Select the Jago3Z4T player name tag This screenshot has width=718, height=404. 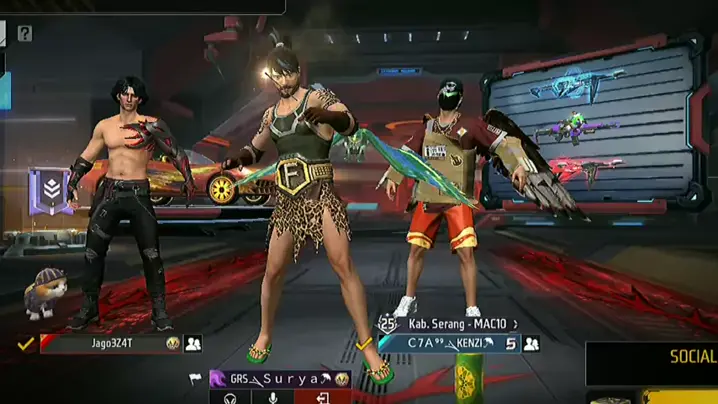(108, 344)
